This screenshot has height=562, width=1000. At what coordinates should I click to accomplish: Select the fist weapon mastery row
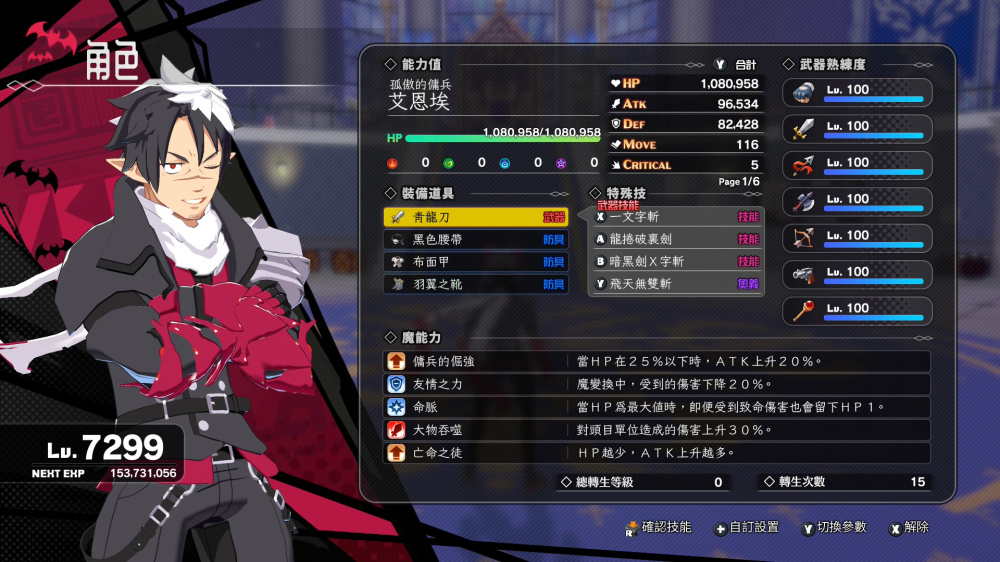coord(857,92)
